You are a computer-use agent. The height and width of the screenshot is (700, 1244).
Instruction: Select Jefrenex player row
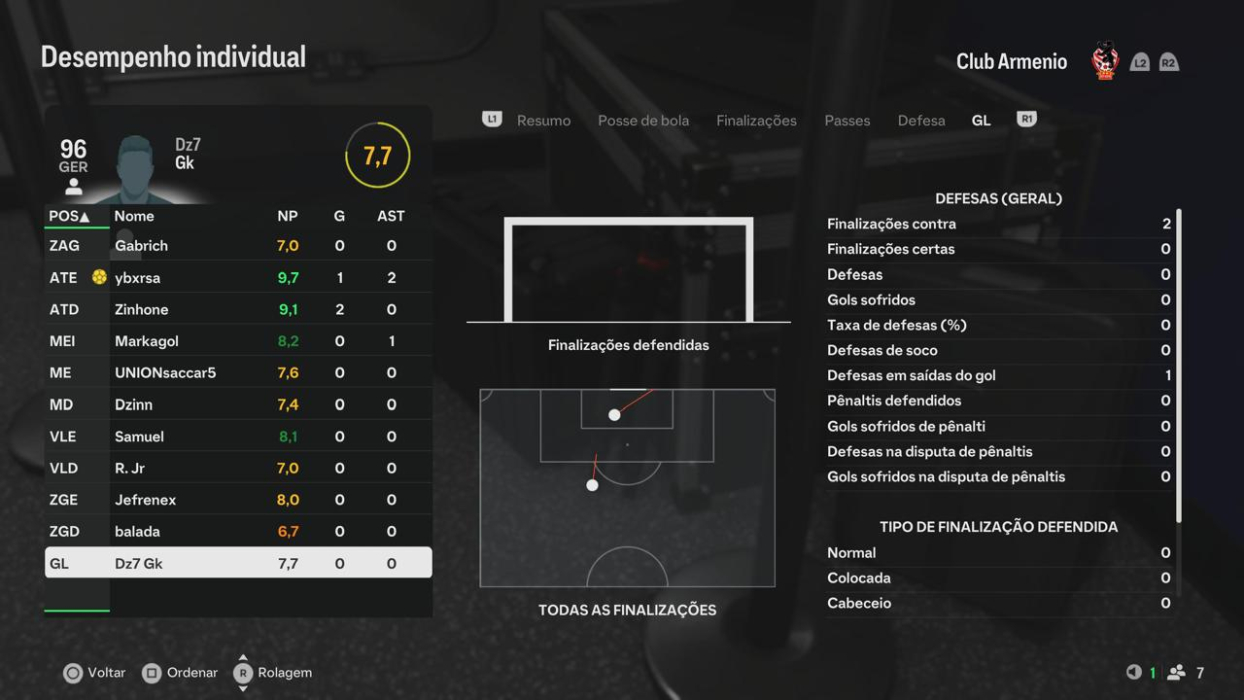point(238,500)
